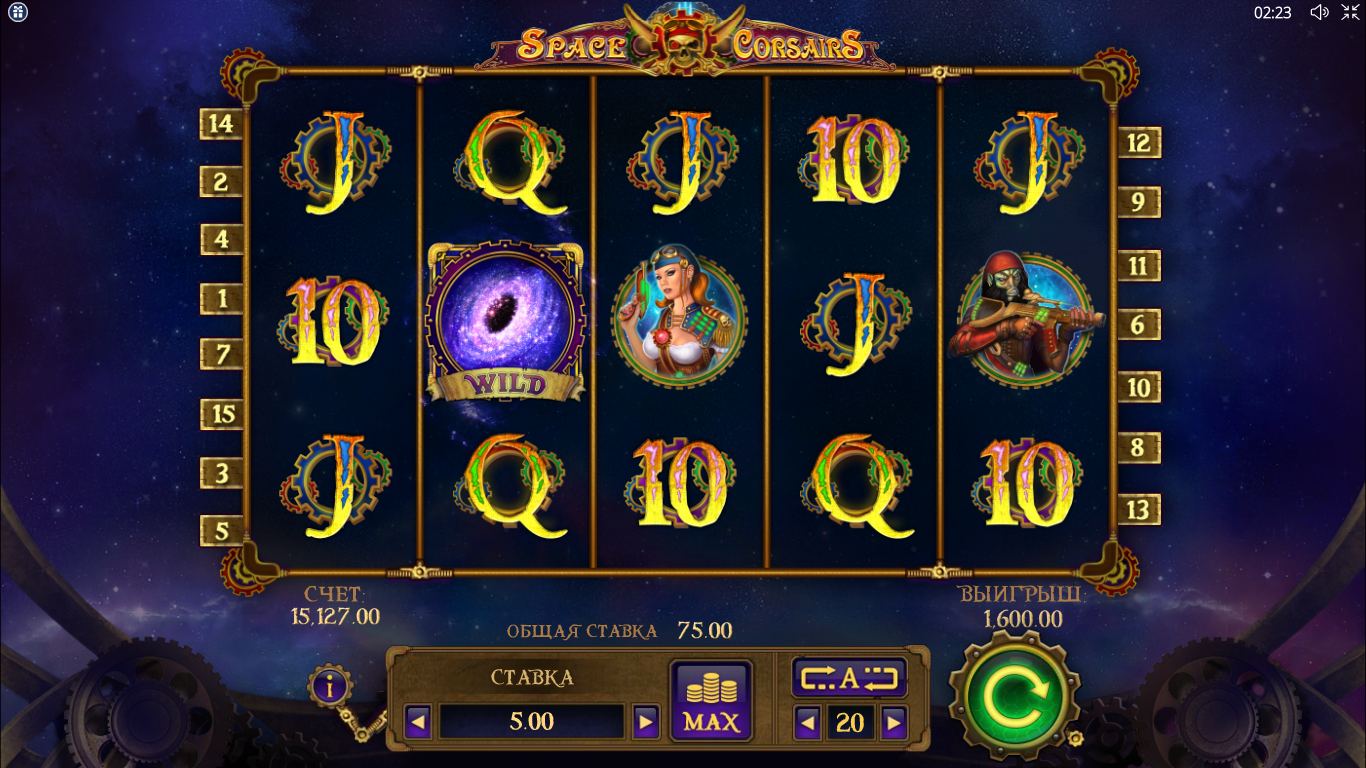Raise the autoplay spin count from 20
Viewport: 1366px width, 768px height.
click(894, 722)
